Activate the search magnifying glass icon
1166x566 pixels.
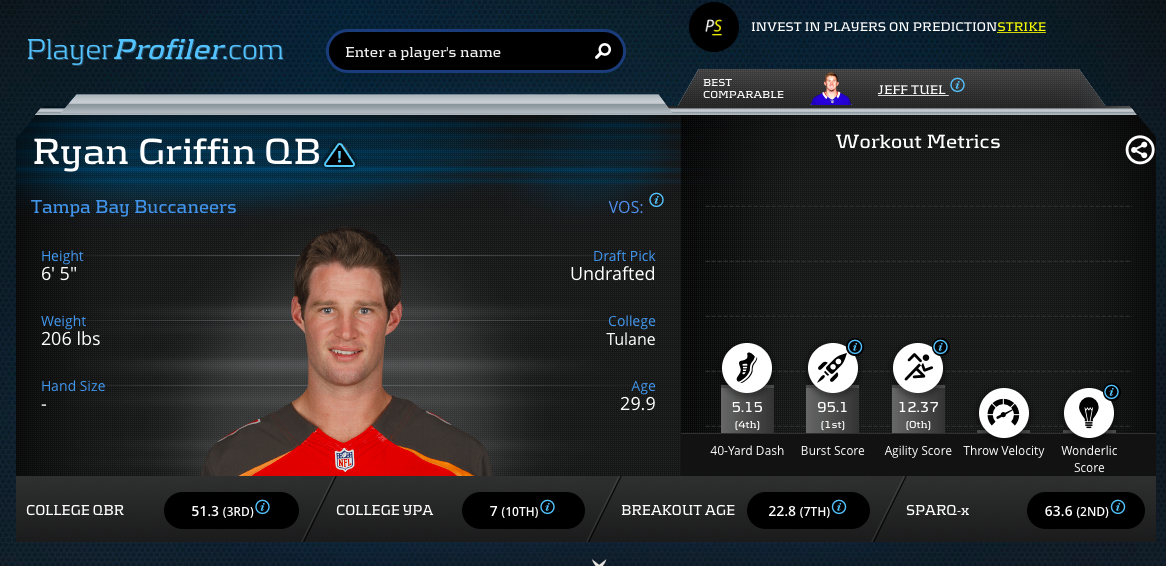pyautogui.click(x=603, y=51)
